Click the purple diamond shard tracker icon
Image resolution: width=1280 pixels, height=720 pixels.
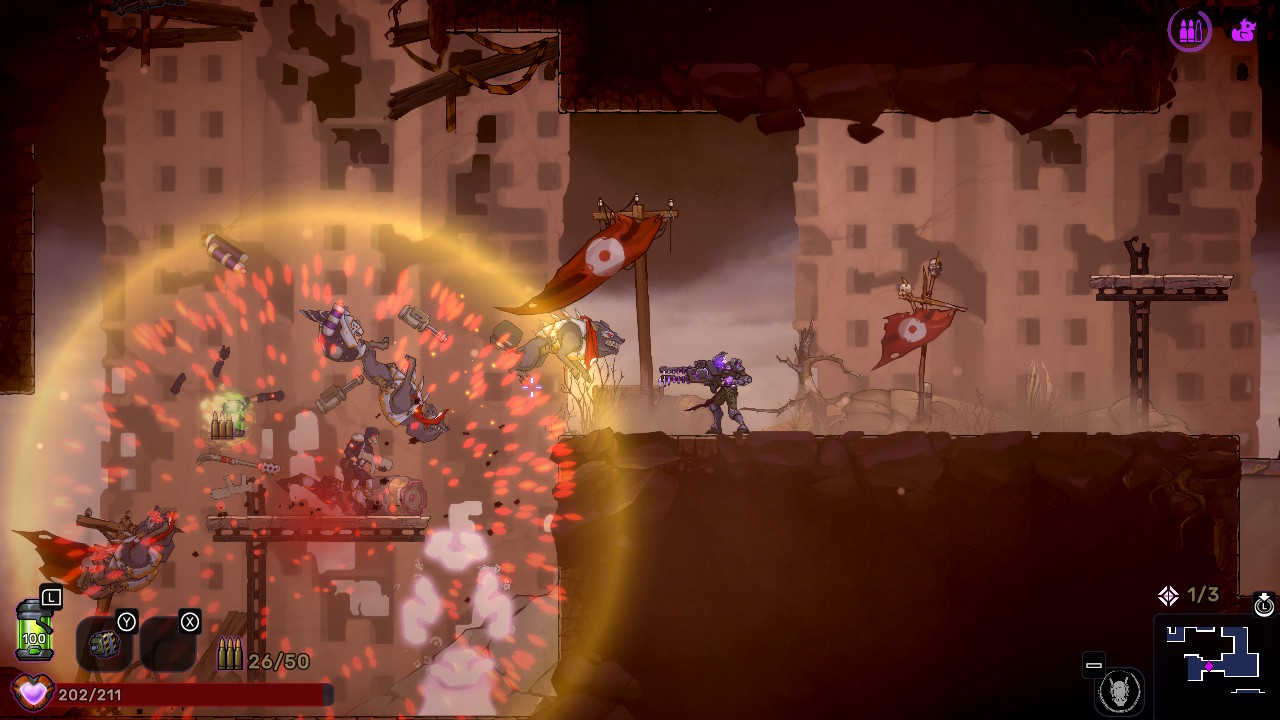point(1168,596)
